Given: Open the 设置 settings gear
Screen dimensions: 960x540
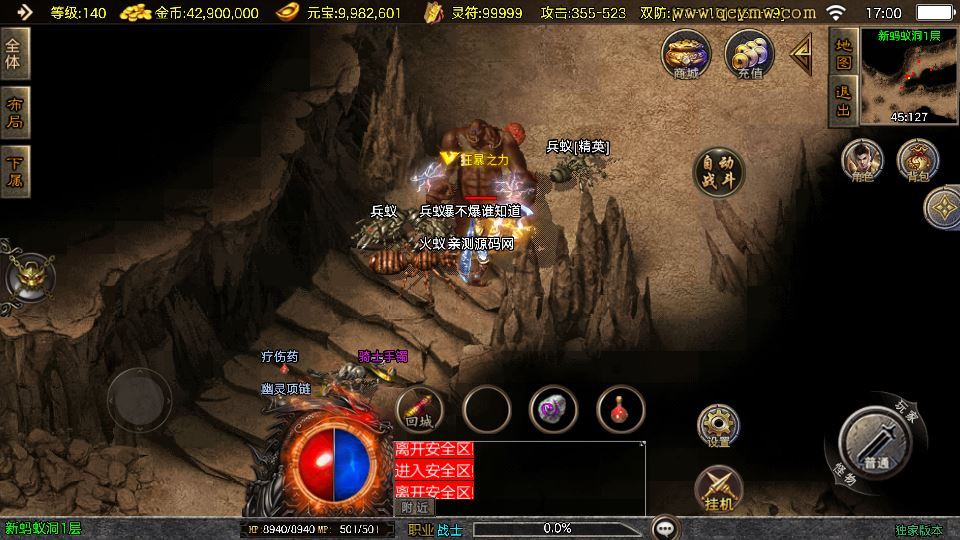Looking at the screenshot, I should pos(718,427).
